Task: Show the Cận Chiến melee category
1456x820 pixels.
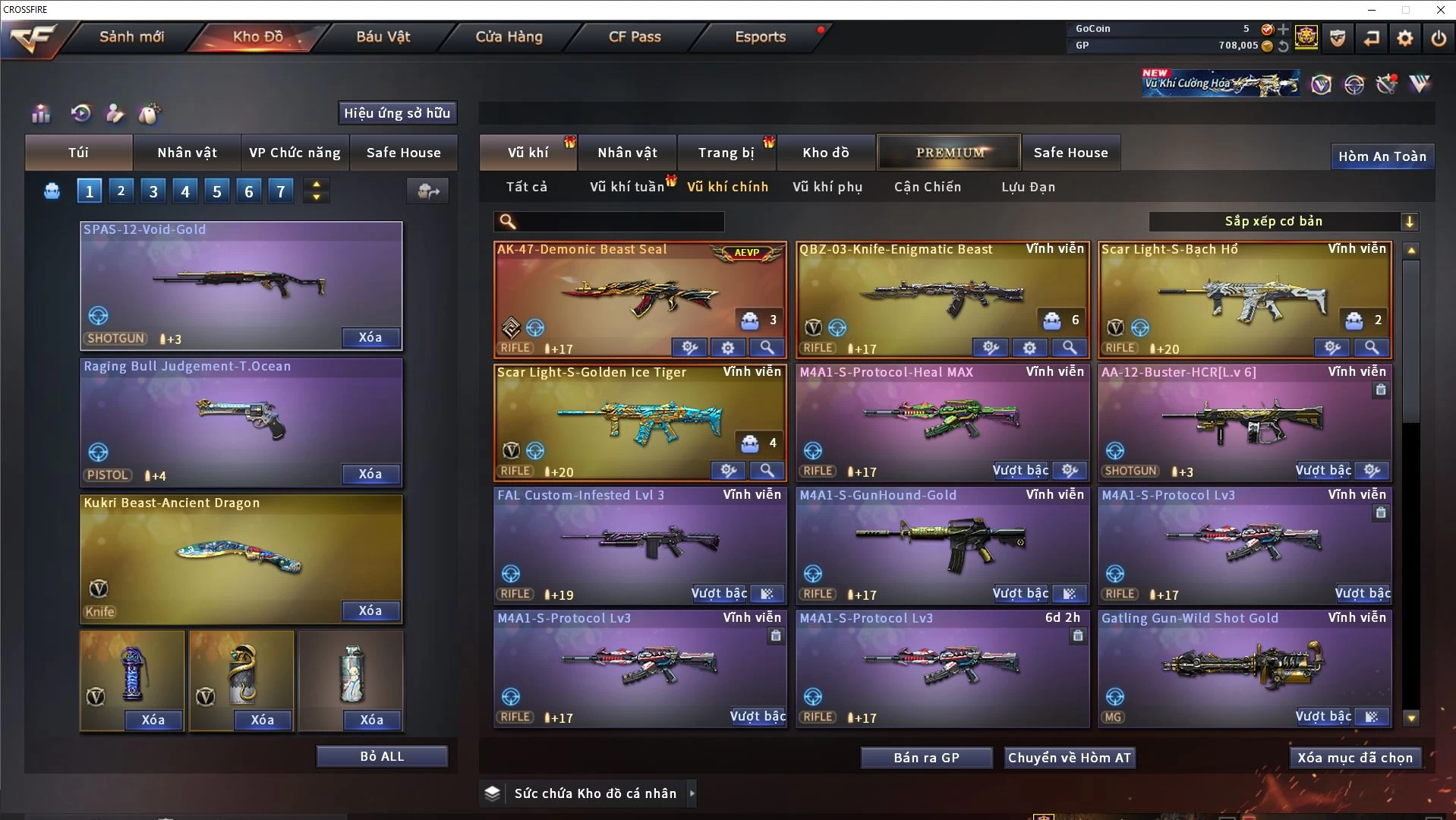Action: tap(928, 187)
